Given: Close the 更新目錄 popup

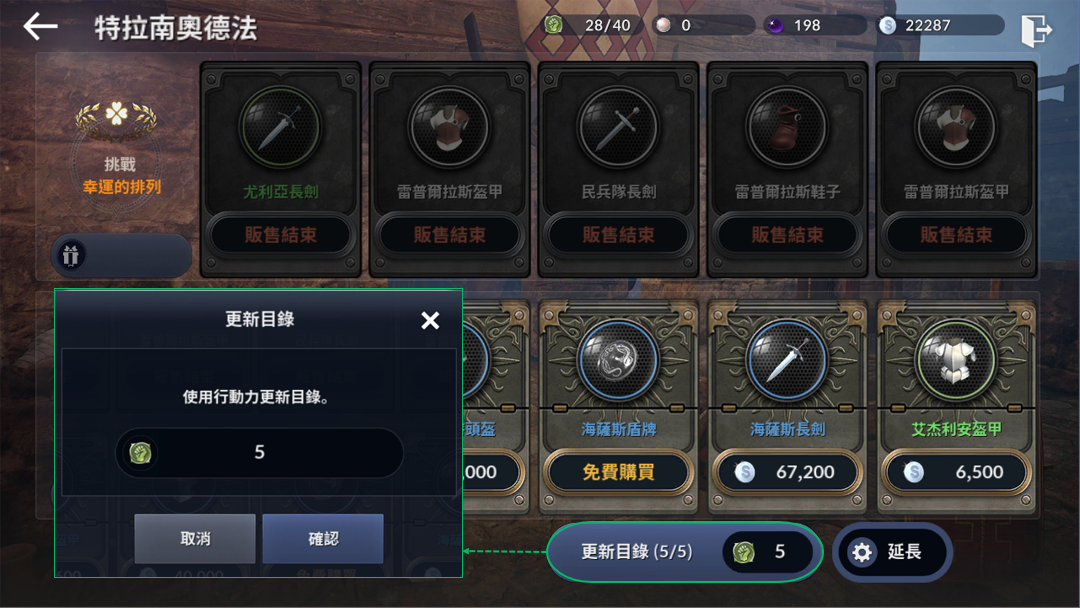Looking at the screenshot, I should coord(430,320).
